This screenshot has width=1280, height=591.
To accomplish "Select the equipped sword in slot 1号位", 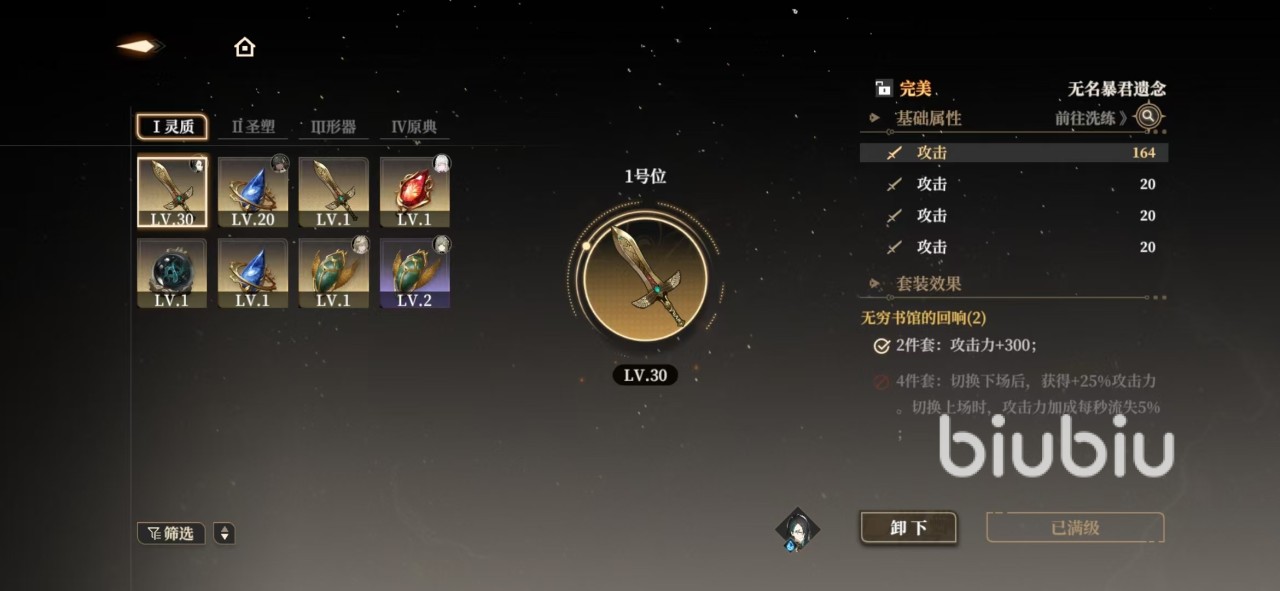I will coord(645,279).
